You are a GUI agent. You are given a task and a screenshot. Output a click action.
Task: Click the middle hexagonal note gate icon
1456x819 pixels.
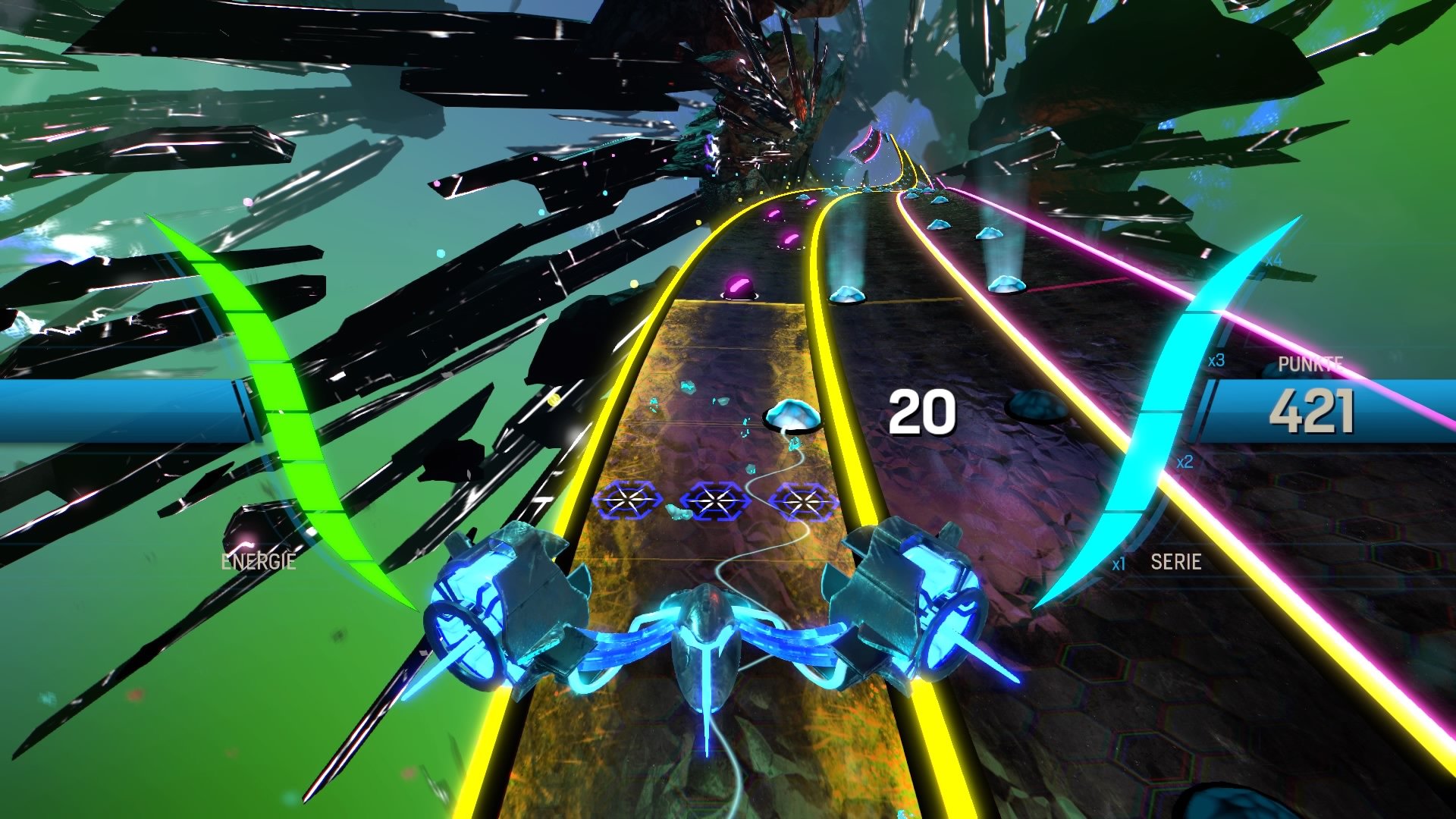[x=714, y=502]
